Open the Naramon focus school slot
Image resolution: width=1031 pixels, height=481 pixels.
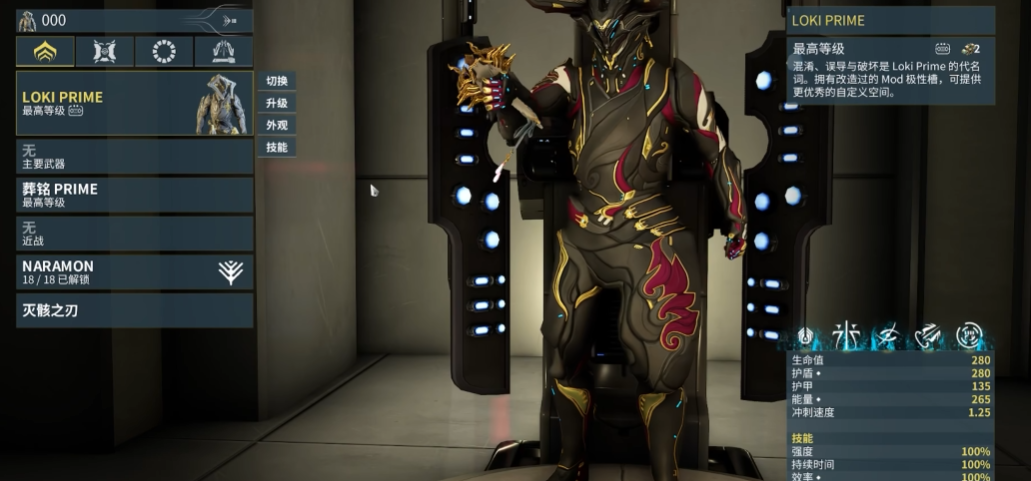point(134,272)
